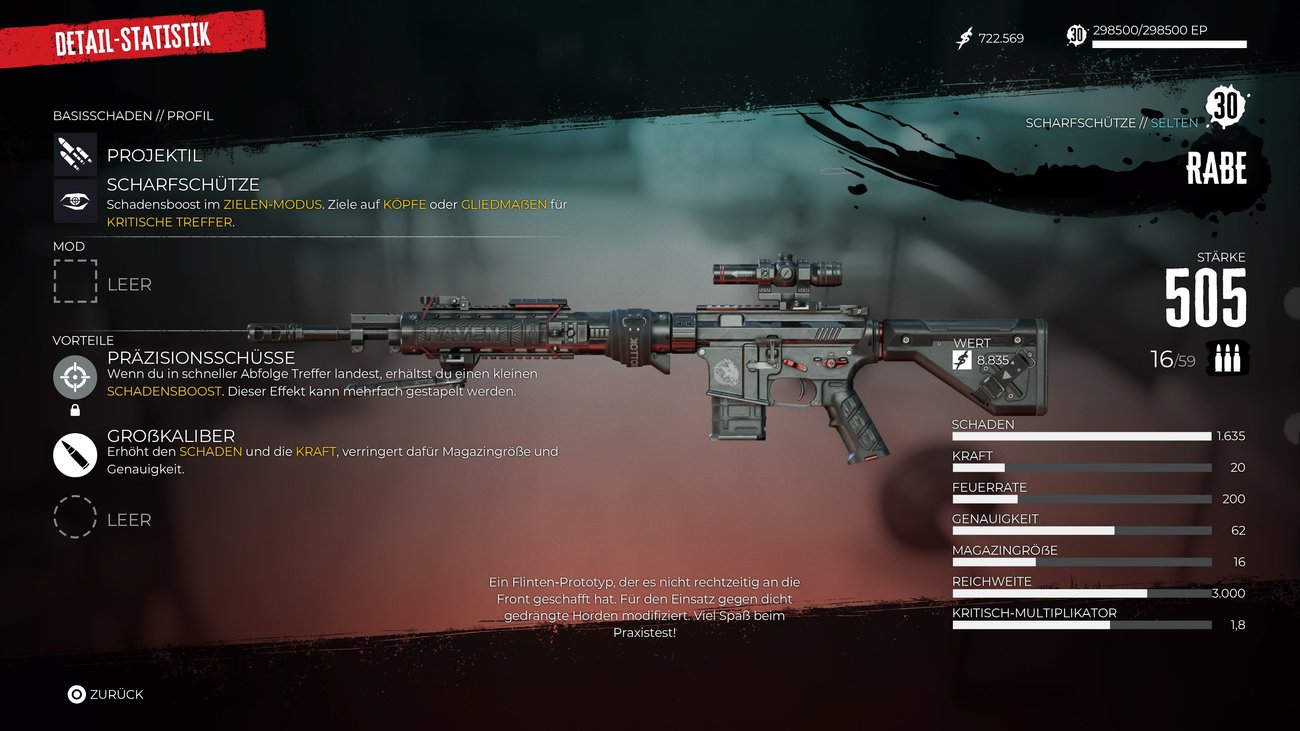The height and width of the screenshot is (731, 1300).
Task: Click the Projektil damage type icon
Action: [75, 155]
